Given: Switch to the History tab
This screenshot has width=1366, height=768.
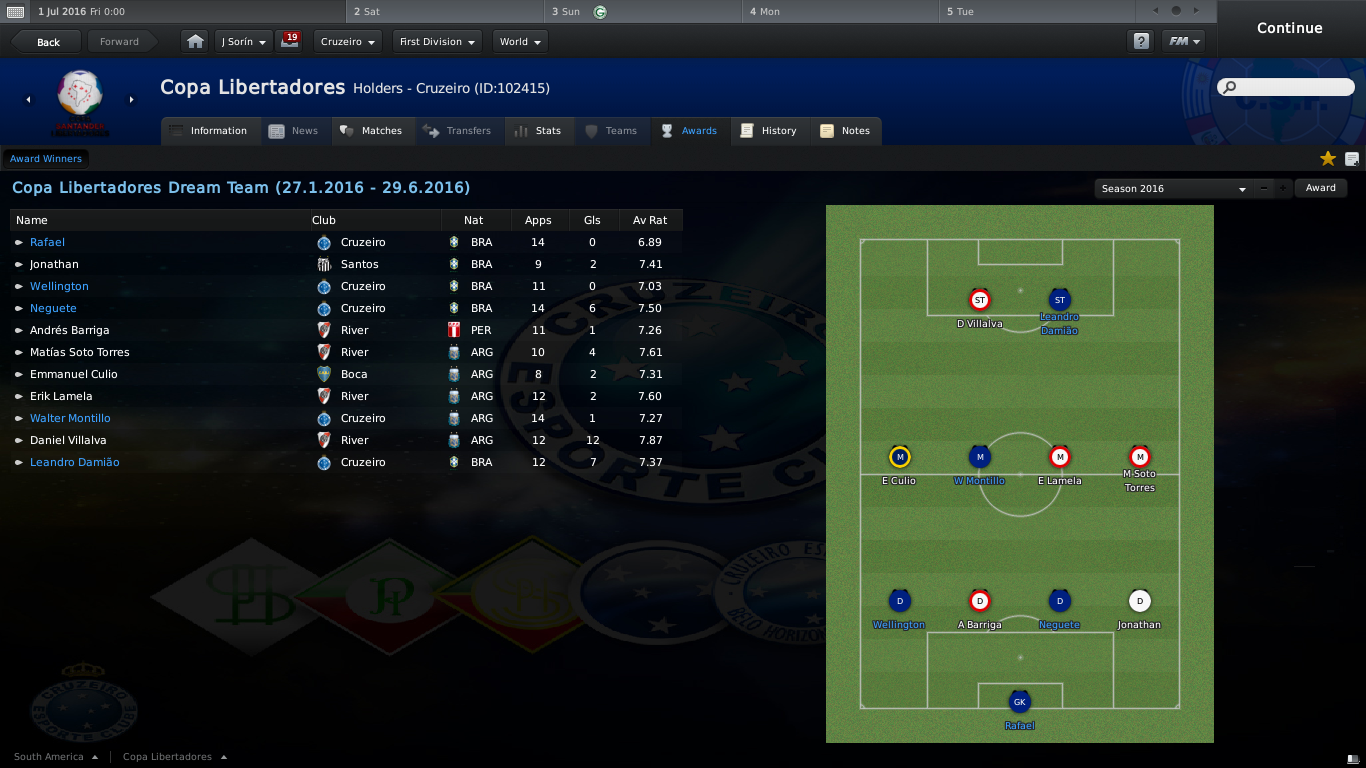Looking at the screenshot, I should [769, 131].
